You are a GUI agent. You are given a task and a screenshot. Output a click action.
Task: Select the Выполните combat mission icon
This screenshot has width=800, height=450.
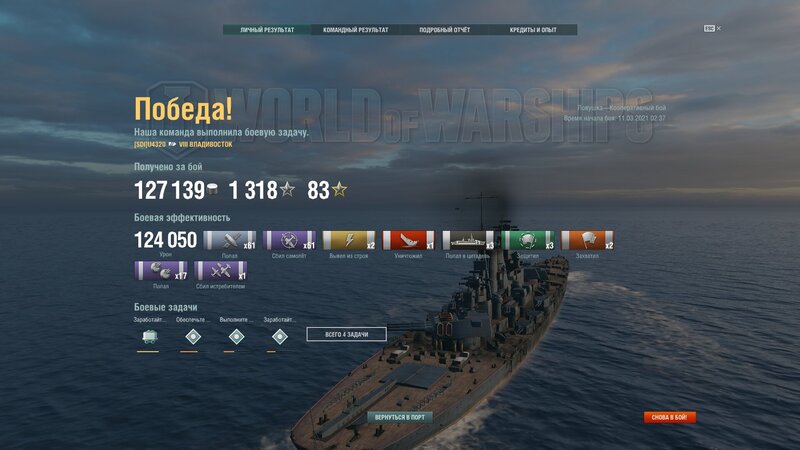coord(236,336)
